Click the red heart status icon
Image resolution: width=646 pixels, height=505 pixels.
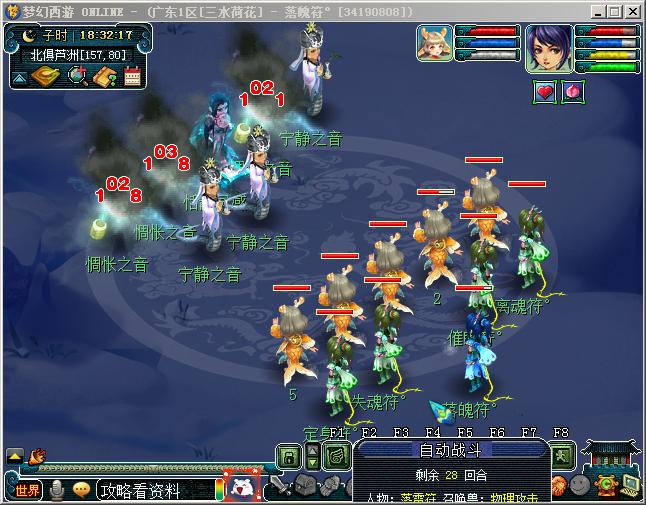click(x=545, y=92)
